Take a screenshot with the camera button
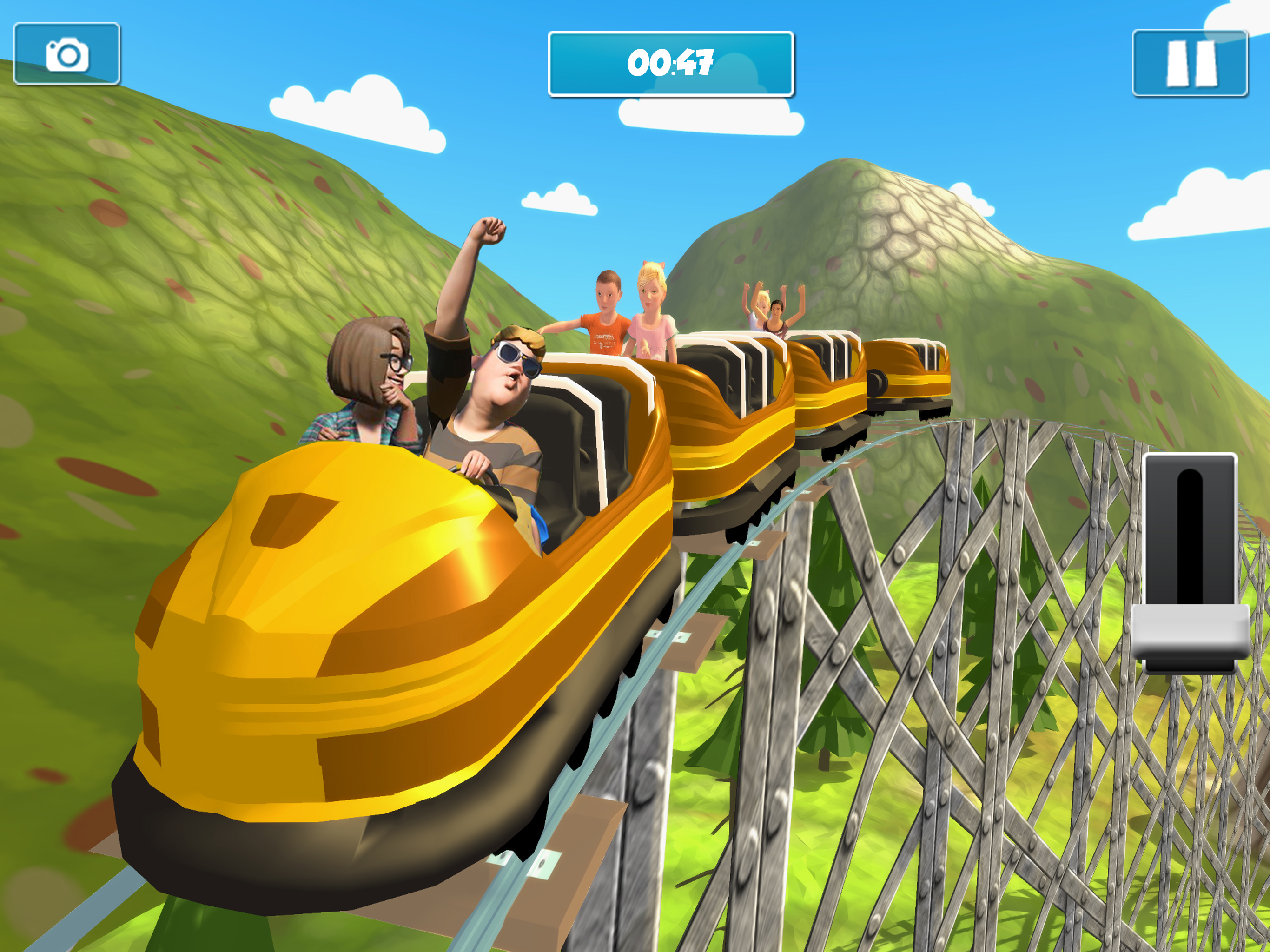The image size is (1270, 952). [66, 54]
